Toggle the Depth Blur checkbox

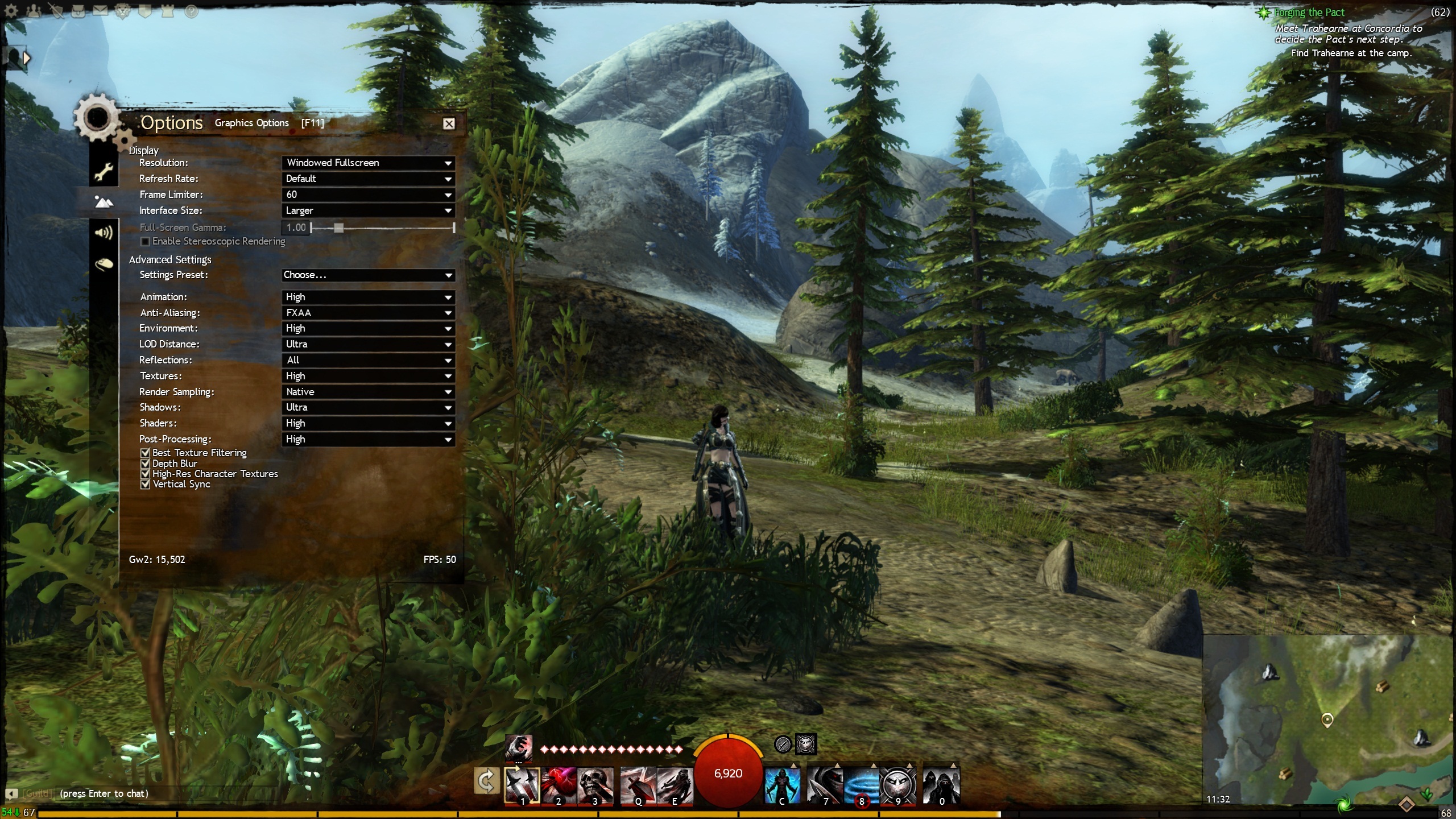(146, 464)
